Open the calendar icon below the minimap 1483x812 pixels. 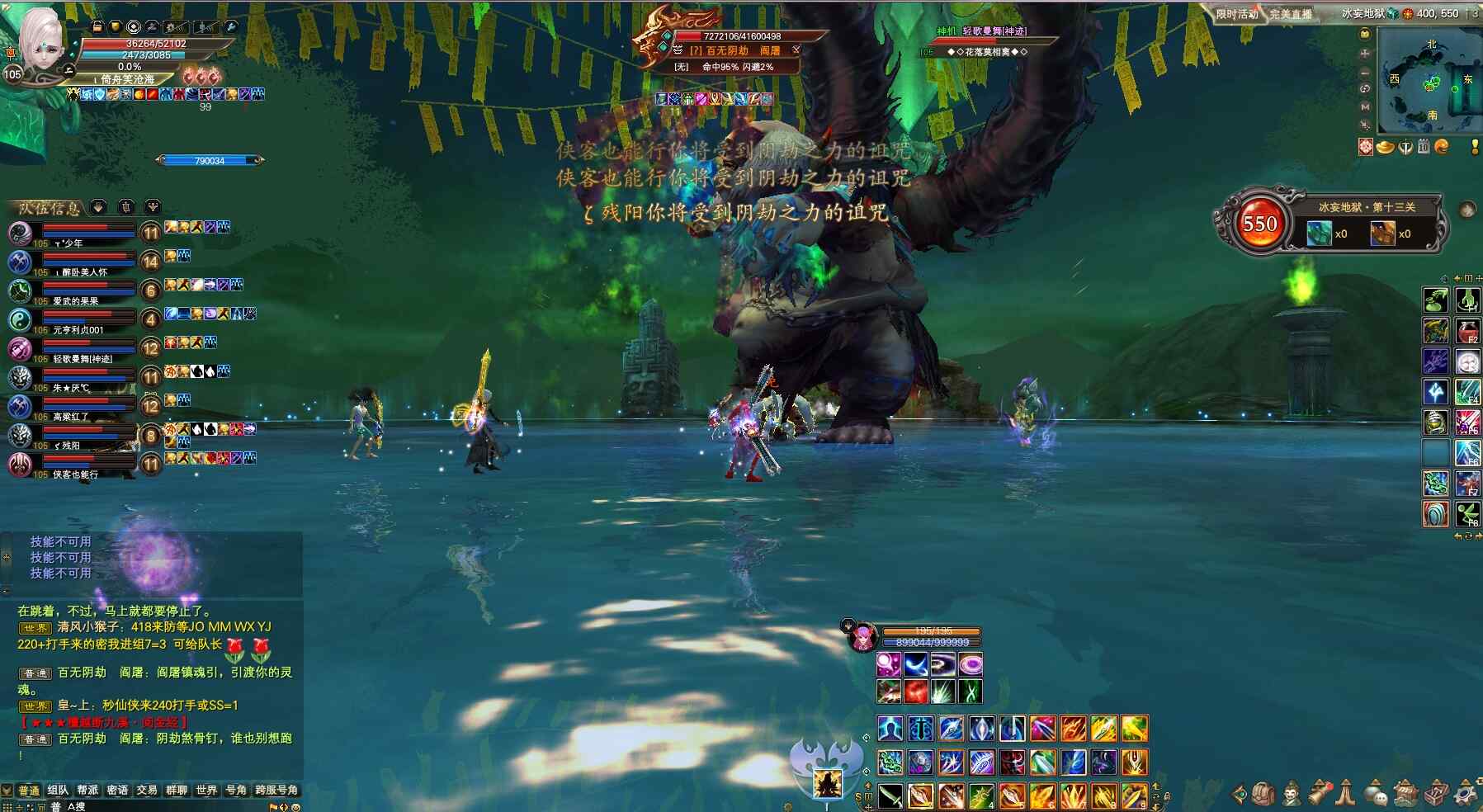coord(1423,147)
